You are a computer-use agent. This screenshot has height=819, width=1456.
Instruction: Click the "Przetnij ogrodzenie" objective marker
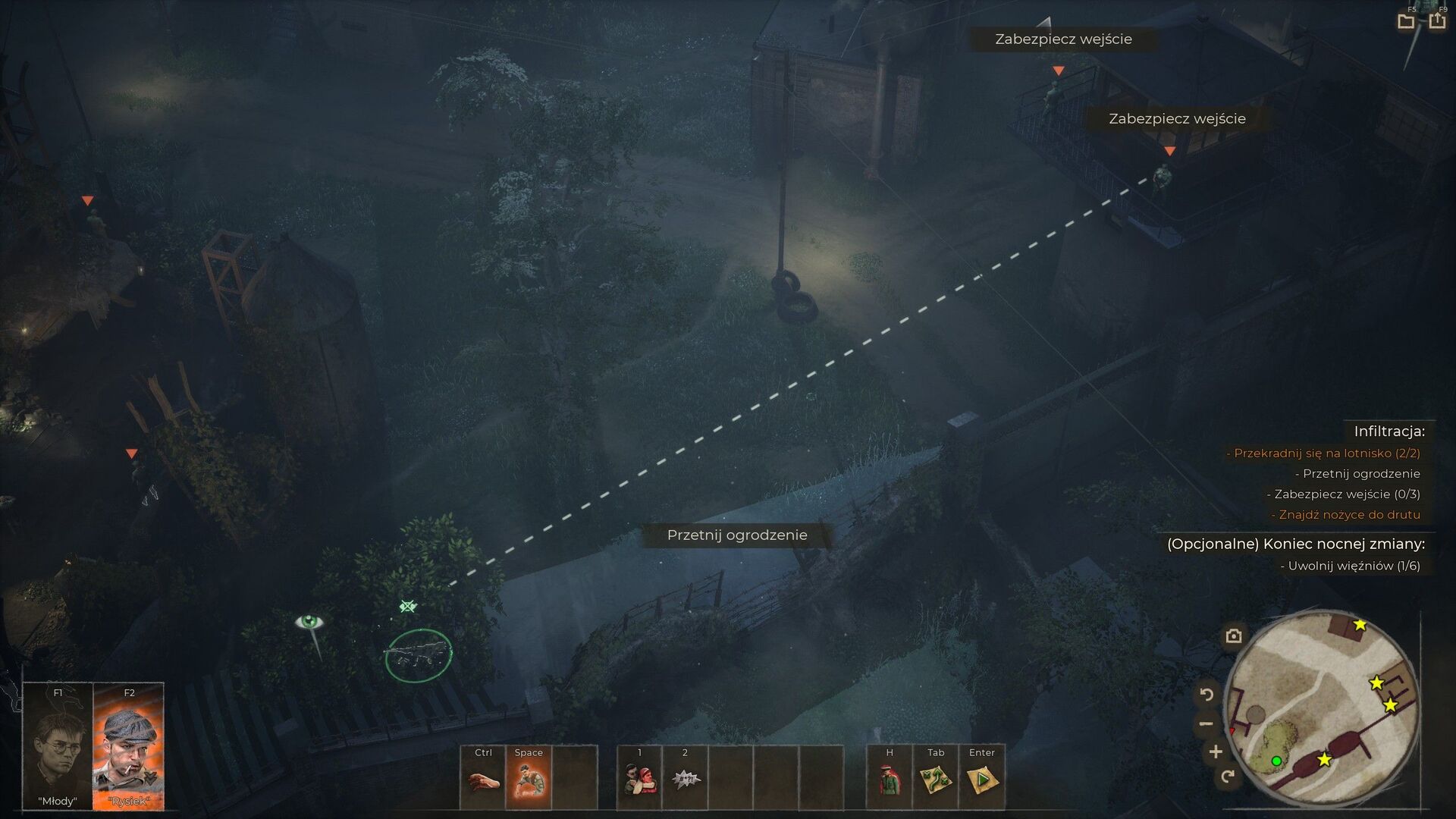tap(737, 535)
